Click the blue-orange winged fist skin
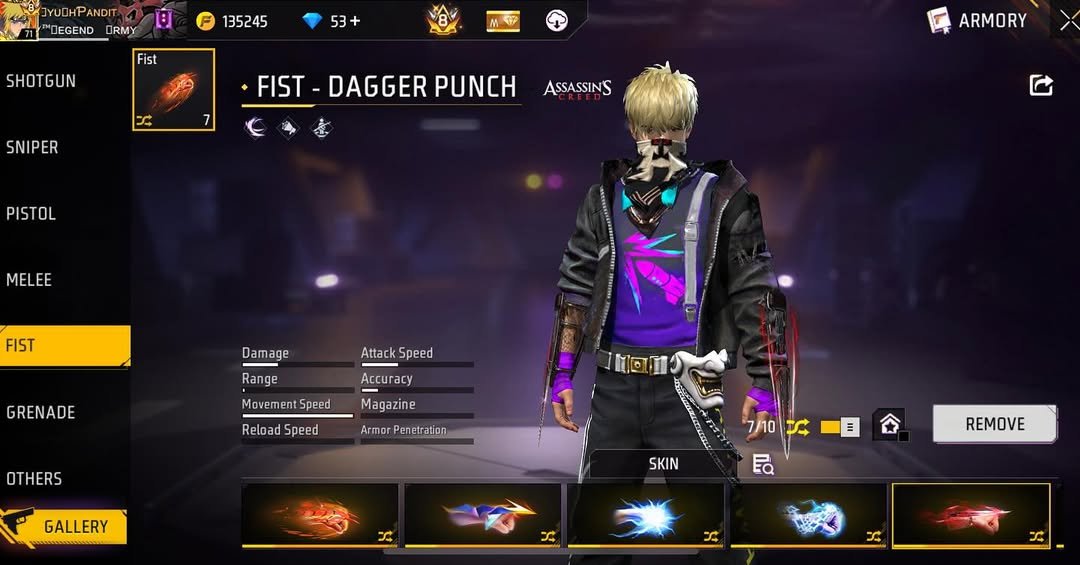The image size is (1080, 565). click(x=483, y=516)
